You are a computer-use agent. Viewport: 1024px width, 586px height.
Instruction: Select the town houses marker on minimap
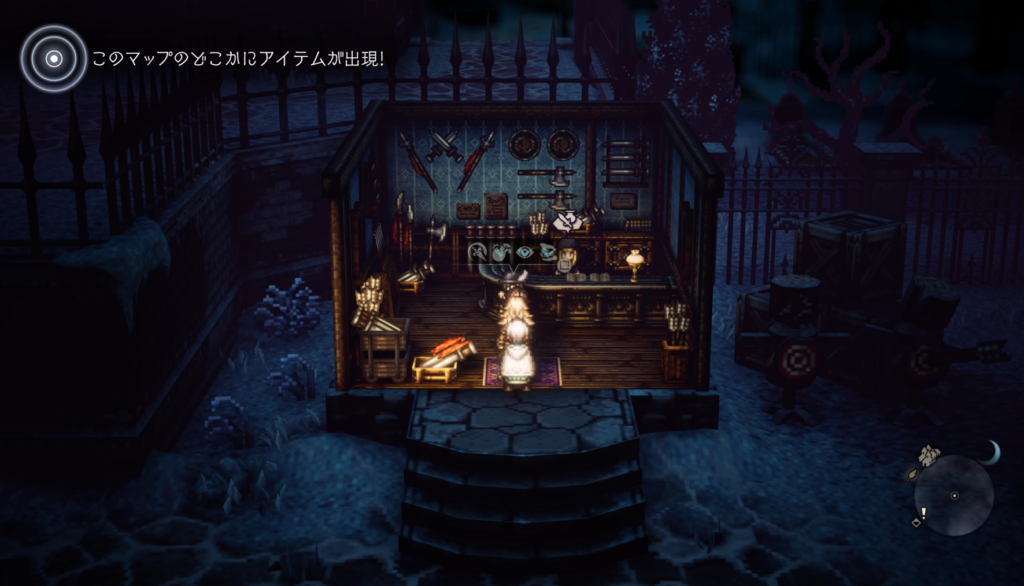[930, 455]
